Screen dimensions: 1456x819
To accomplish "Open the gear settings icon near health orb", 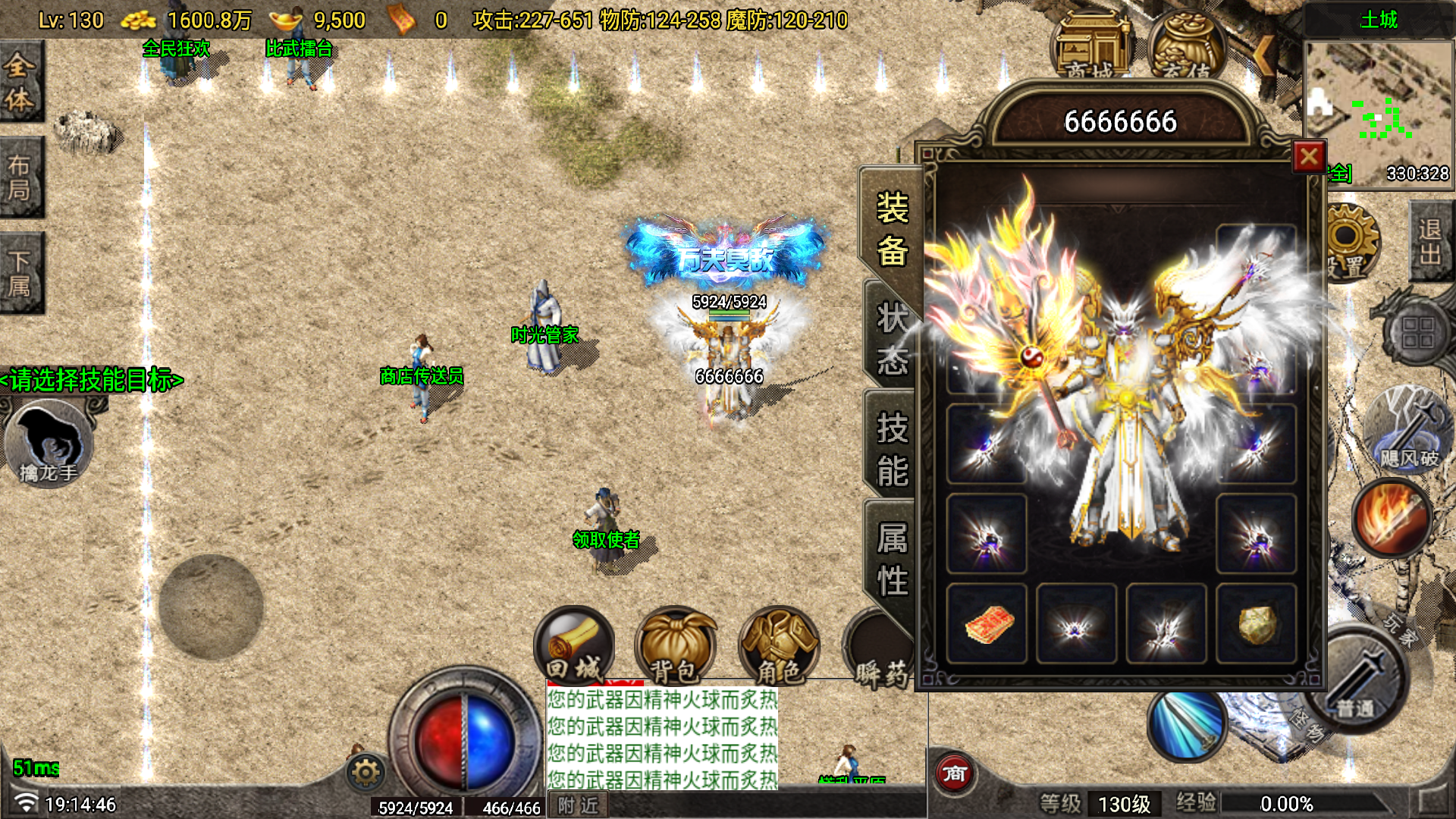I will [x=366, y=772].
